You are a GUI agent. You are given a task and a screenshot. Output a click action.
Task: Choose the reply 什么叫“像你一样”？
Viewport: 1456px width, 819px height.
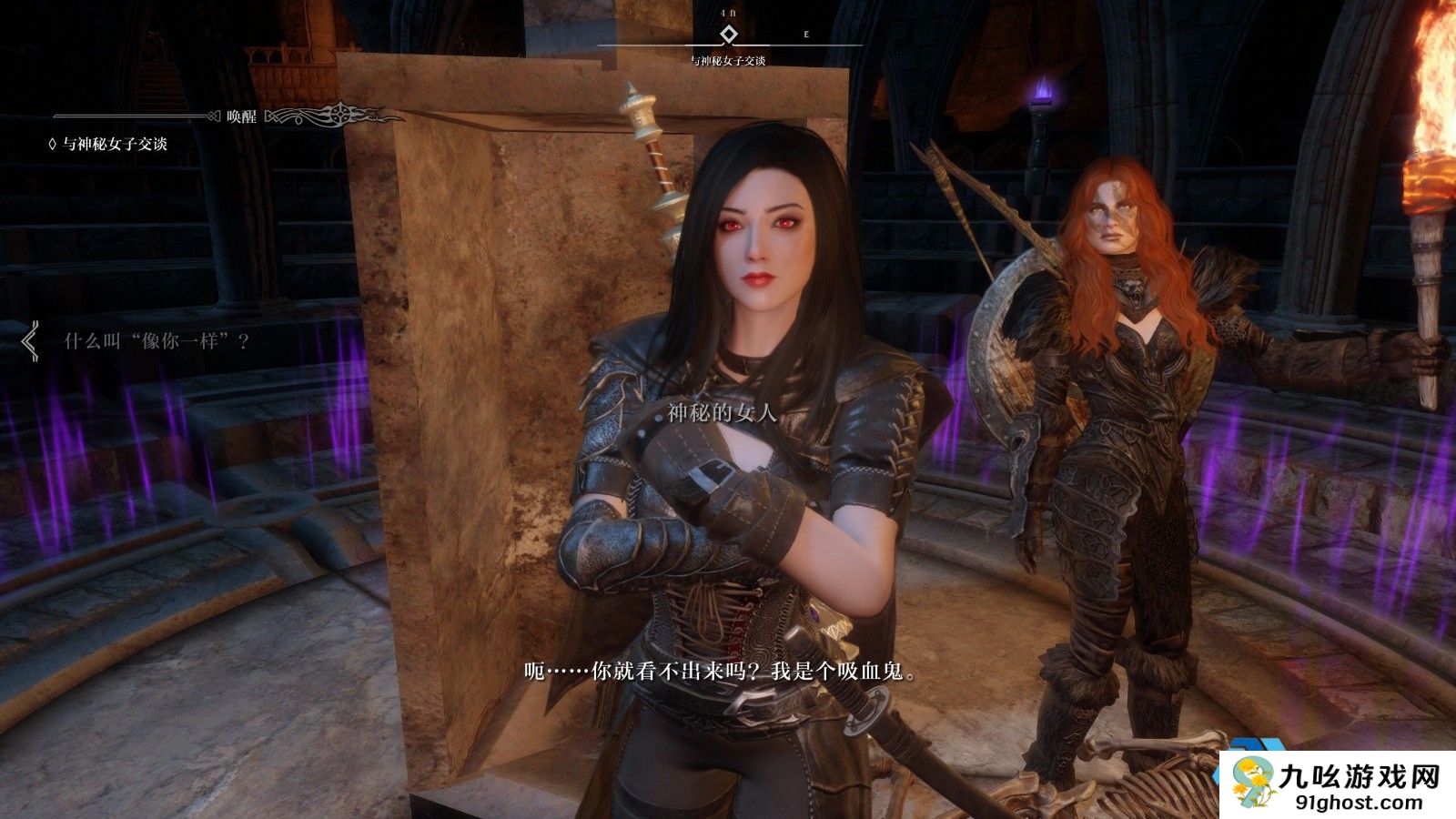(x=157, y=341)
